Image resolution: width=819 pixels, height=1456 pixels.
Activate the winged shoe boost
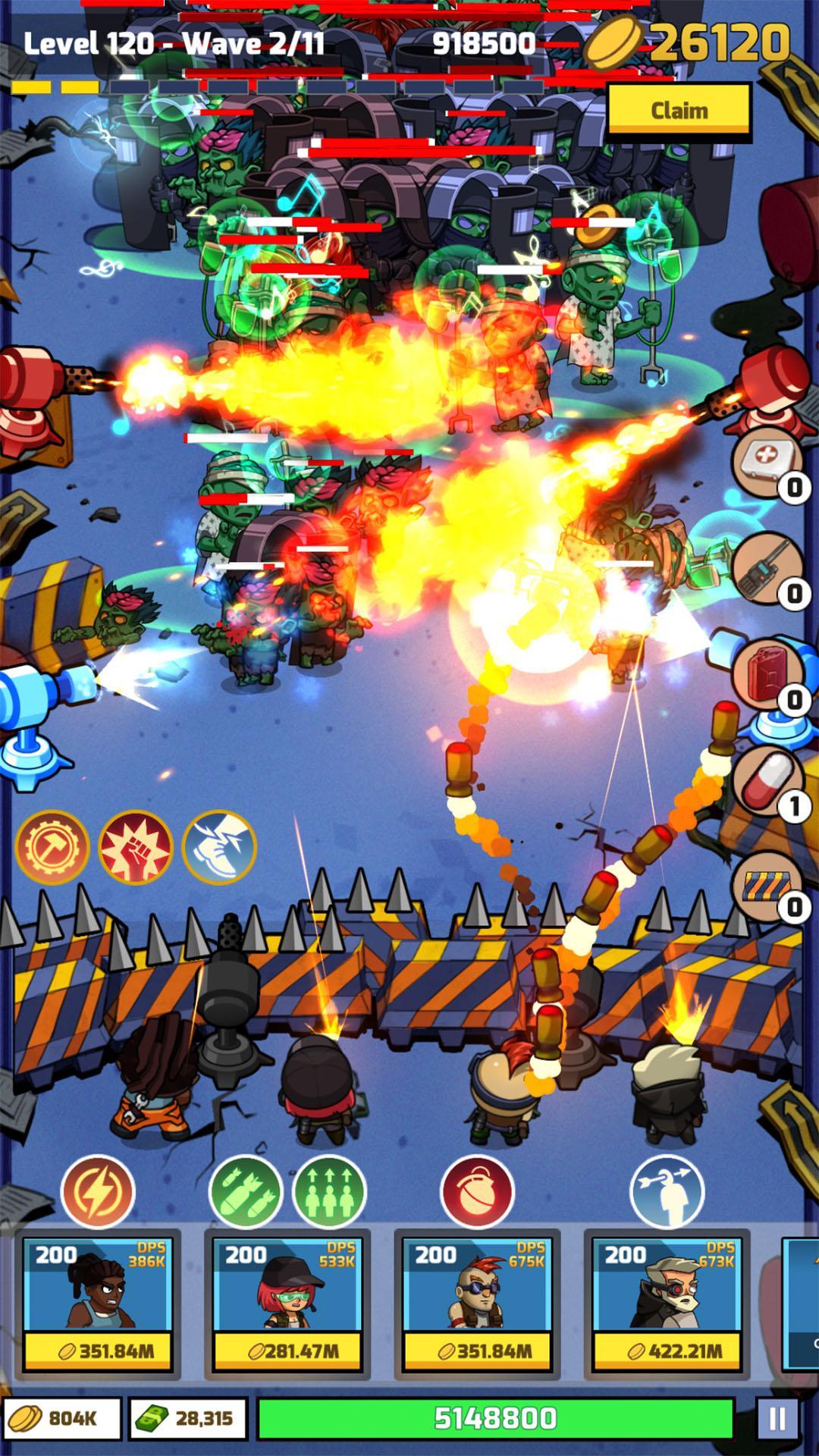pos(220,848)
